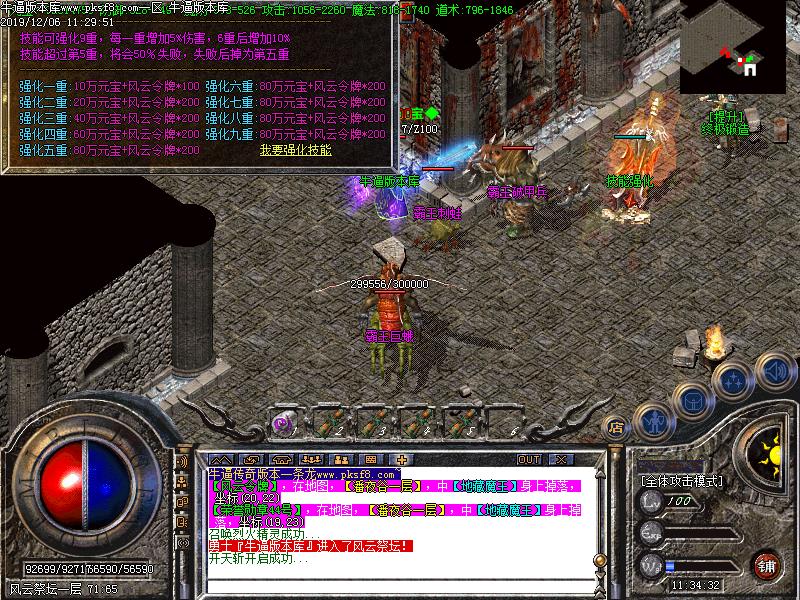Click the minimap in the corner

click(x=739, y=47)
